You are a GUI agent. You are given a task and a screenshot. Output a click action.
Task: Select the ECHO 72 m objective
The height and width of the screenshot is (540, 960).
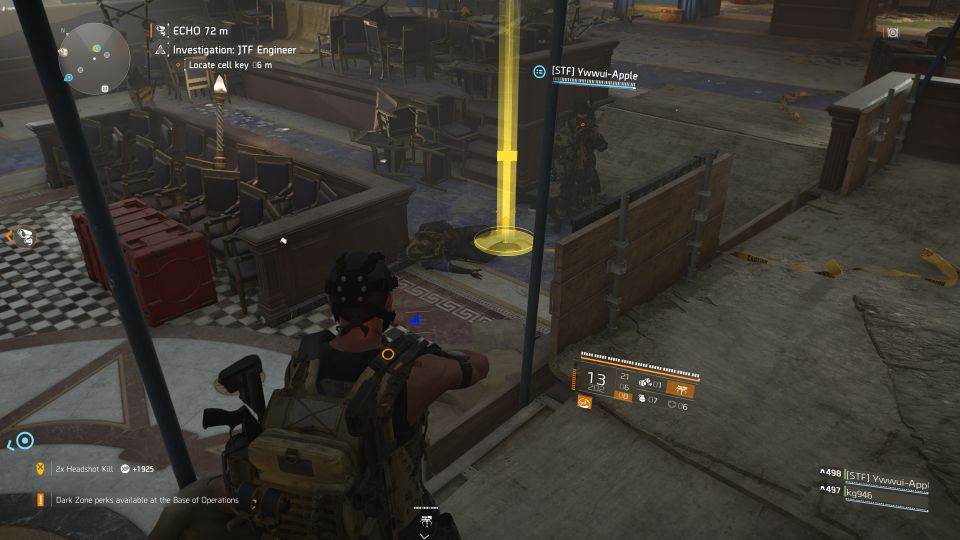pos(197,31)
